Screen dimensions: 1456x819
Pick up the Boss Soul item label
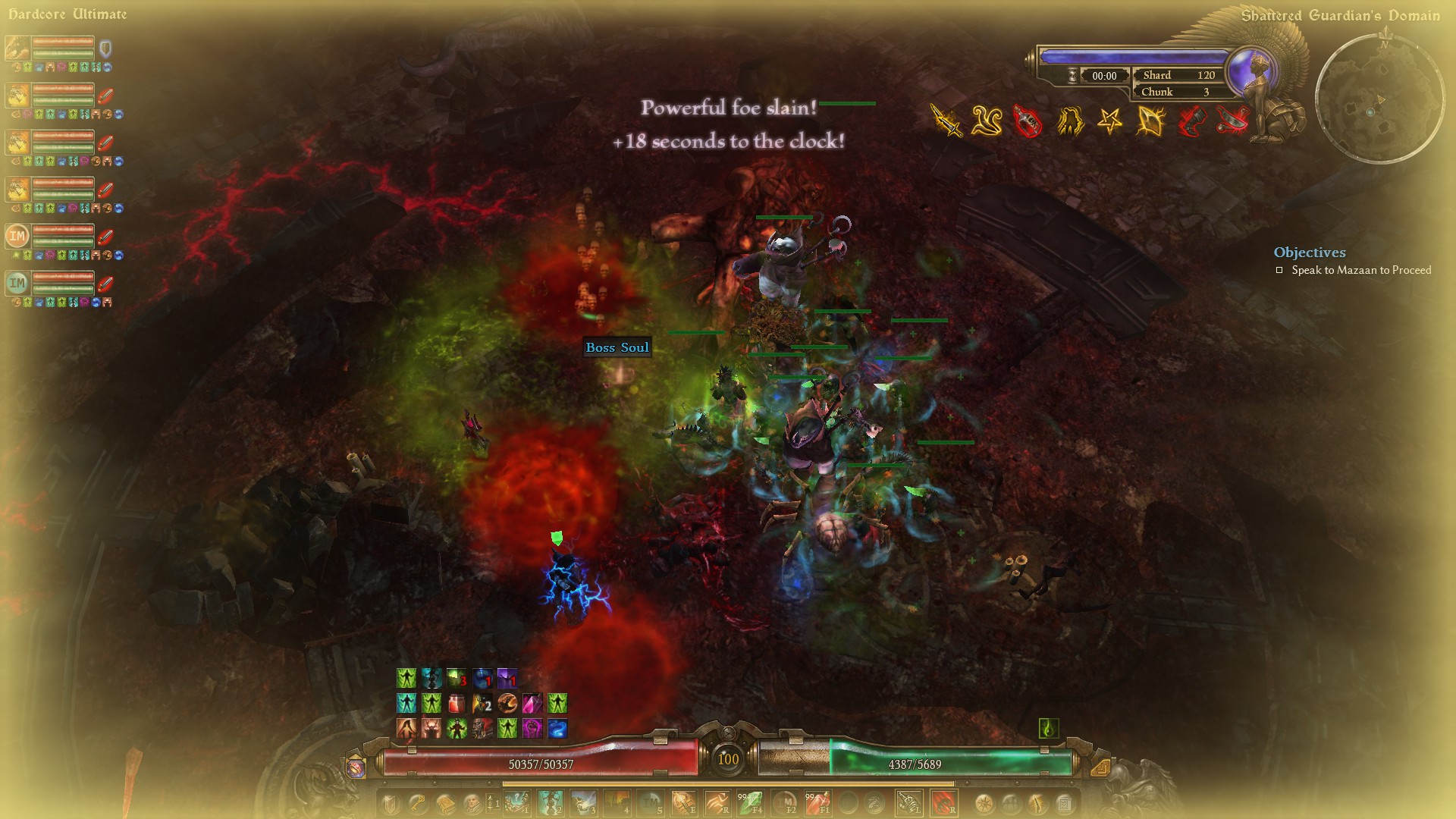(x=617, y=347)
